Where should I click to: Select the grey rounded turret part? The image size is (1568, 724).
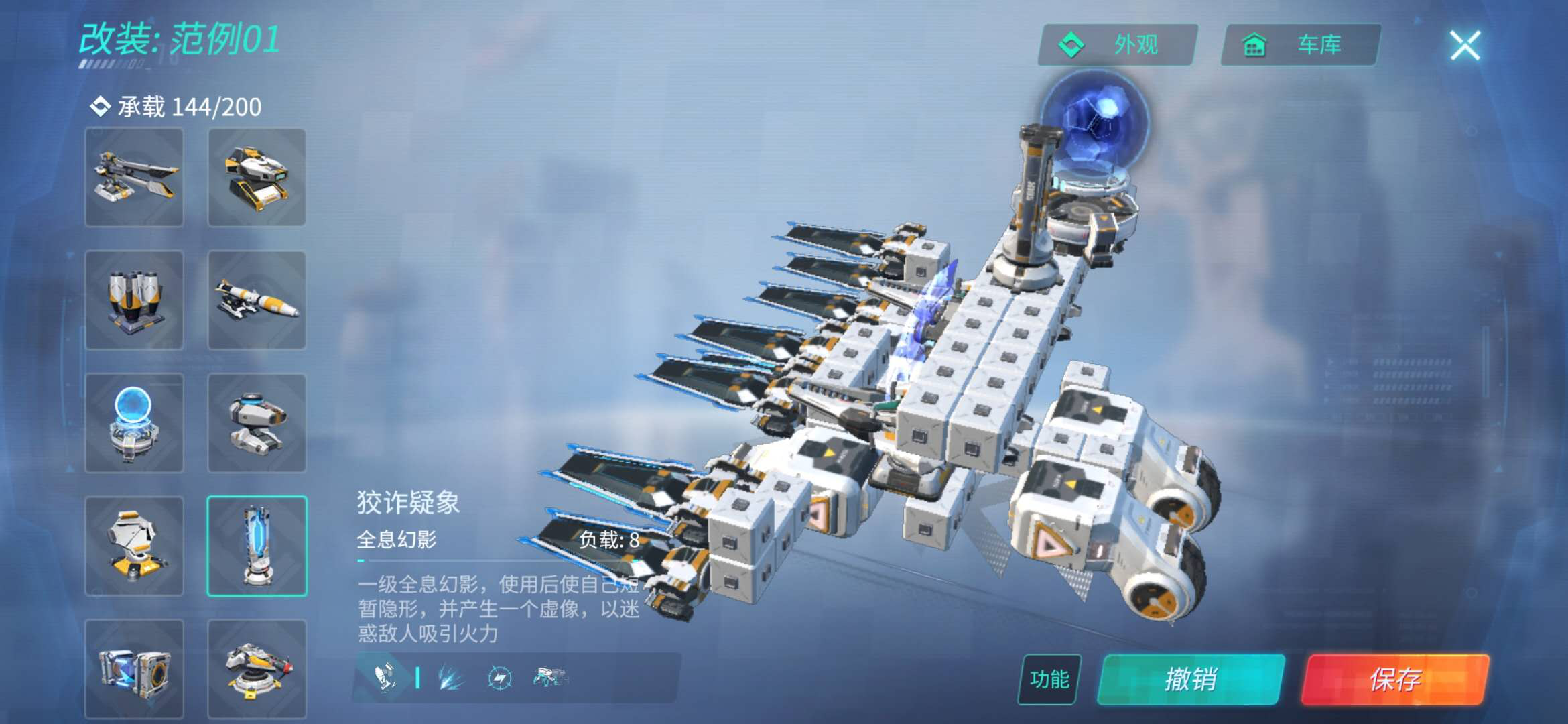pos(257,423)
